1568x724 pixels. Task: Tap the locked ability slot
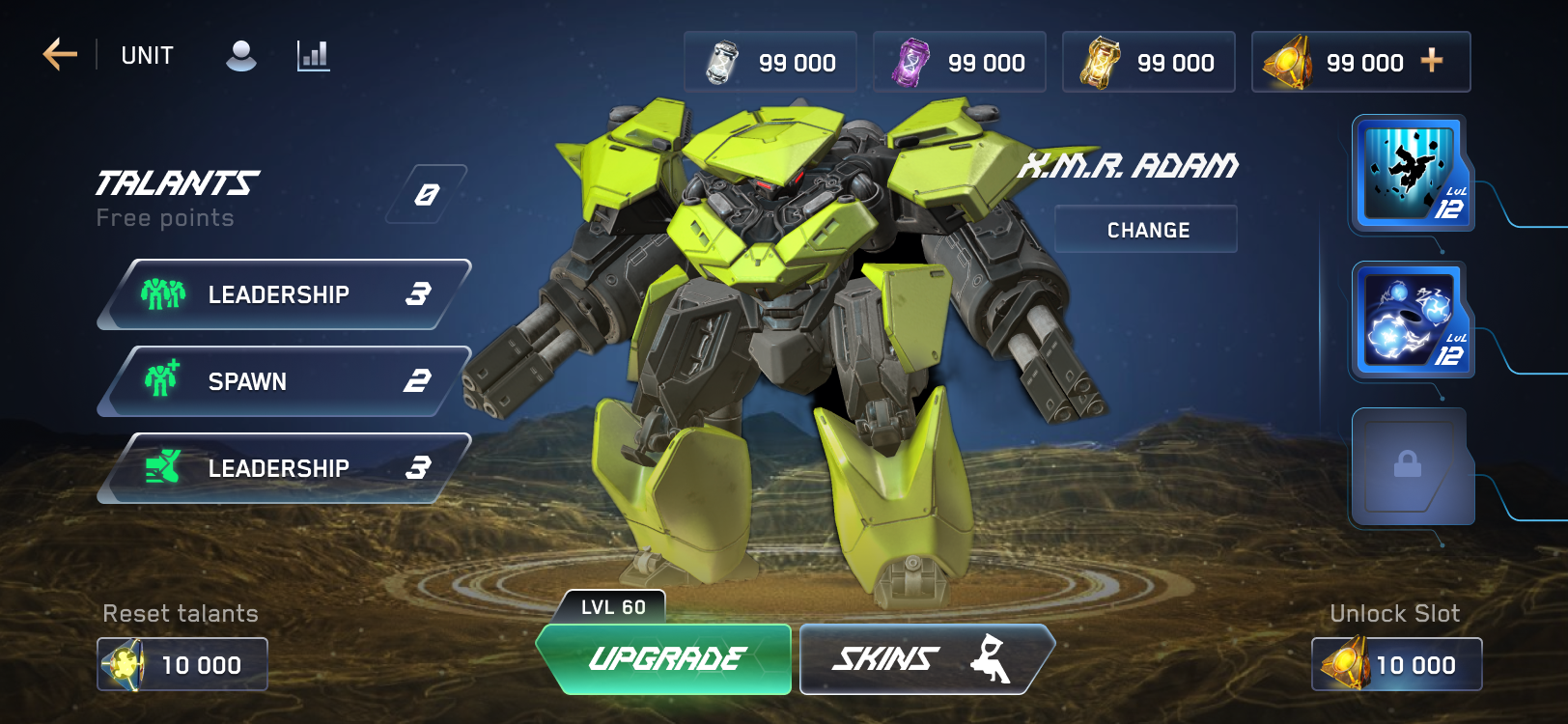coord(1408,466)
